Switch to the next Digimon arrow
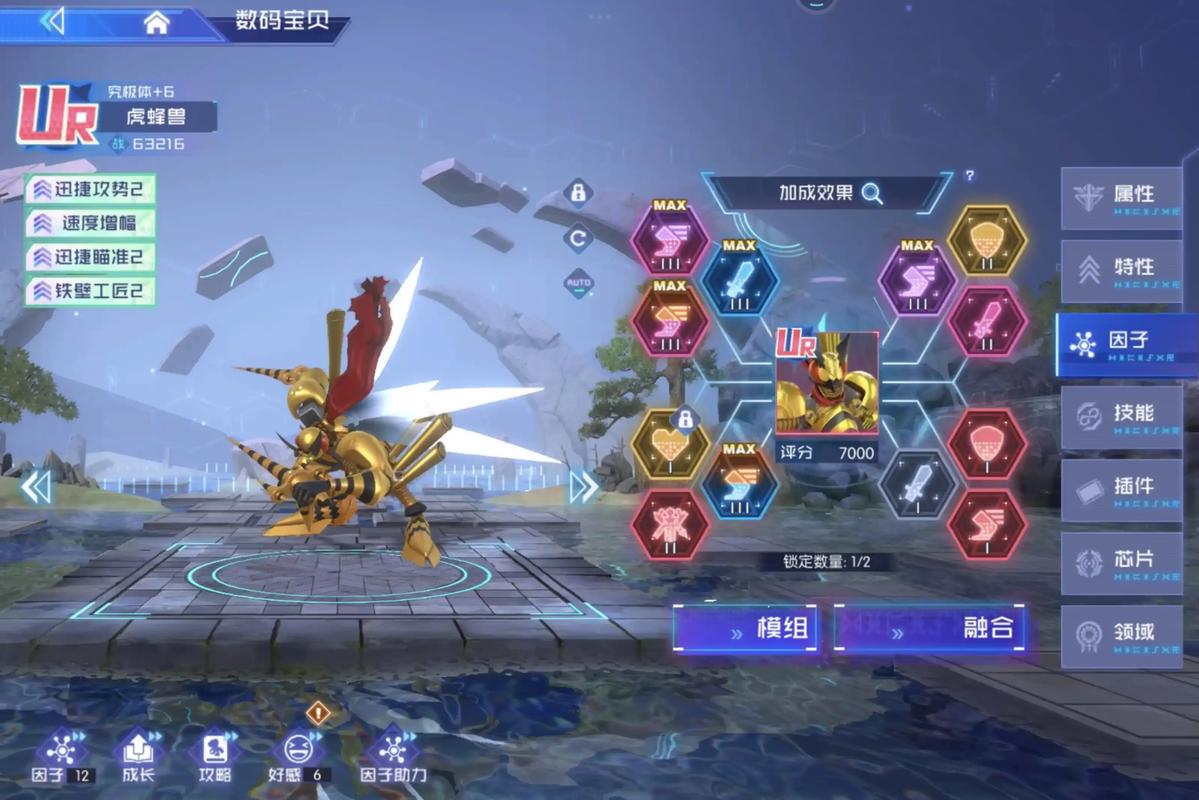This screenshot has height=800, width=1199. pos(583,487)
